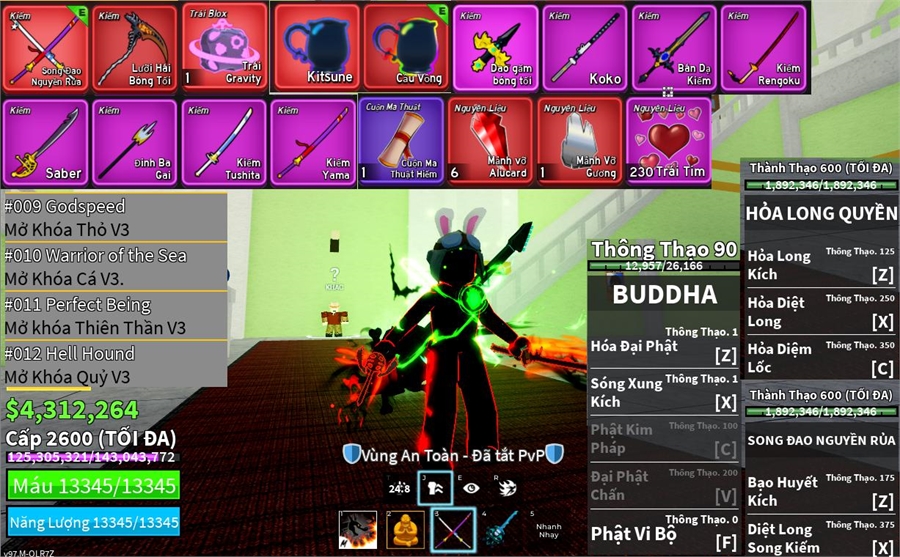Click the Mảnh vỡ Alucard material
This screenshot has height=557, width=900.
tap(490, 141)
